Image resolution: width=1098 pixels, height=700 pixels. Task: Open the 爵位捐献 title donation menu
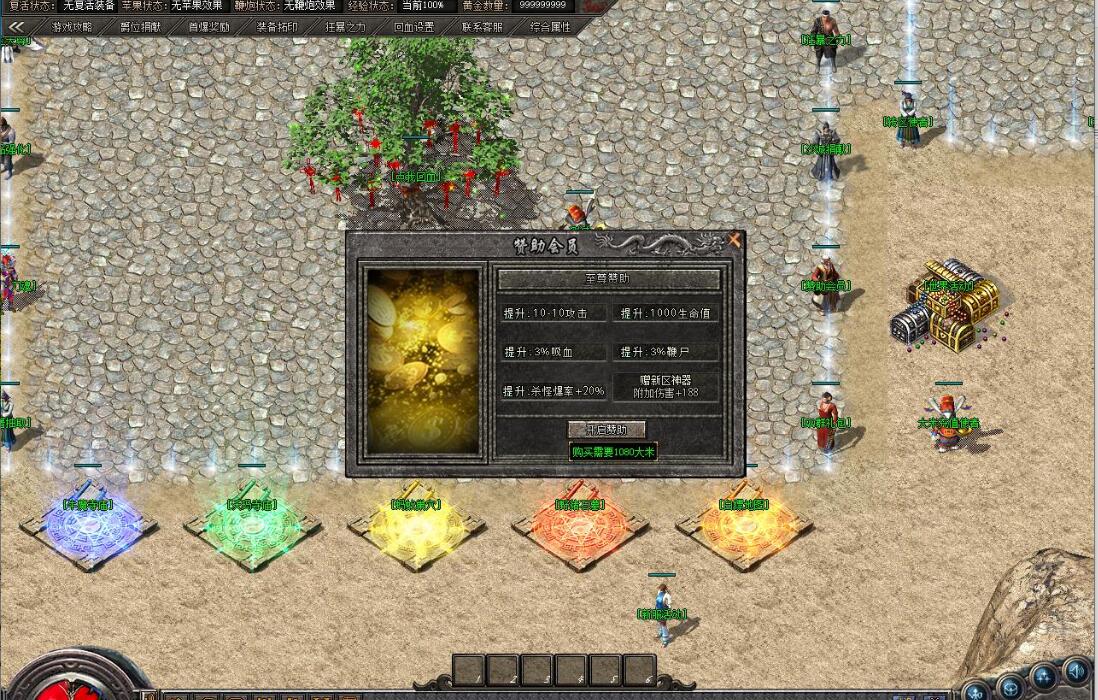pos(140,27)
